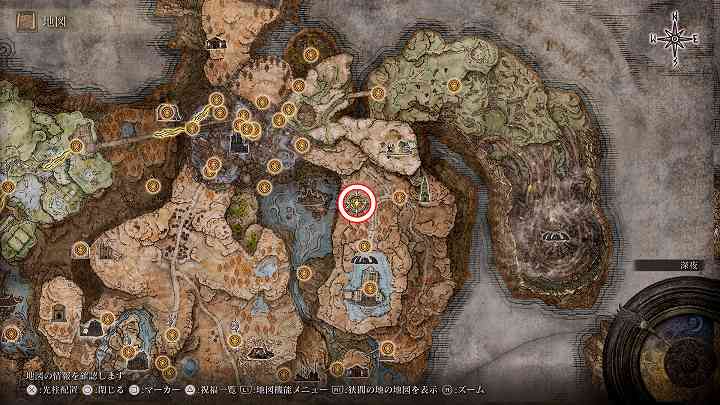
Task: Pick the building landmark icon at the map's top edge
Action: tap(215, 43)
